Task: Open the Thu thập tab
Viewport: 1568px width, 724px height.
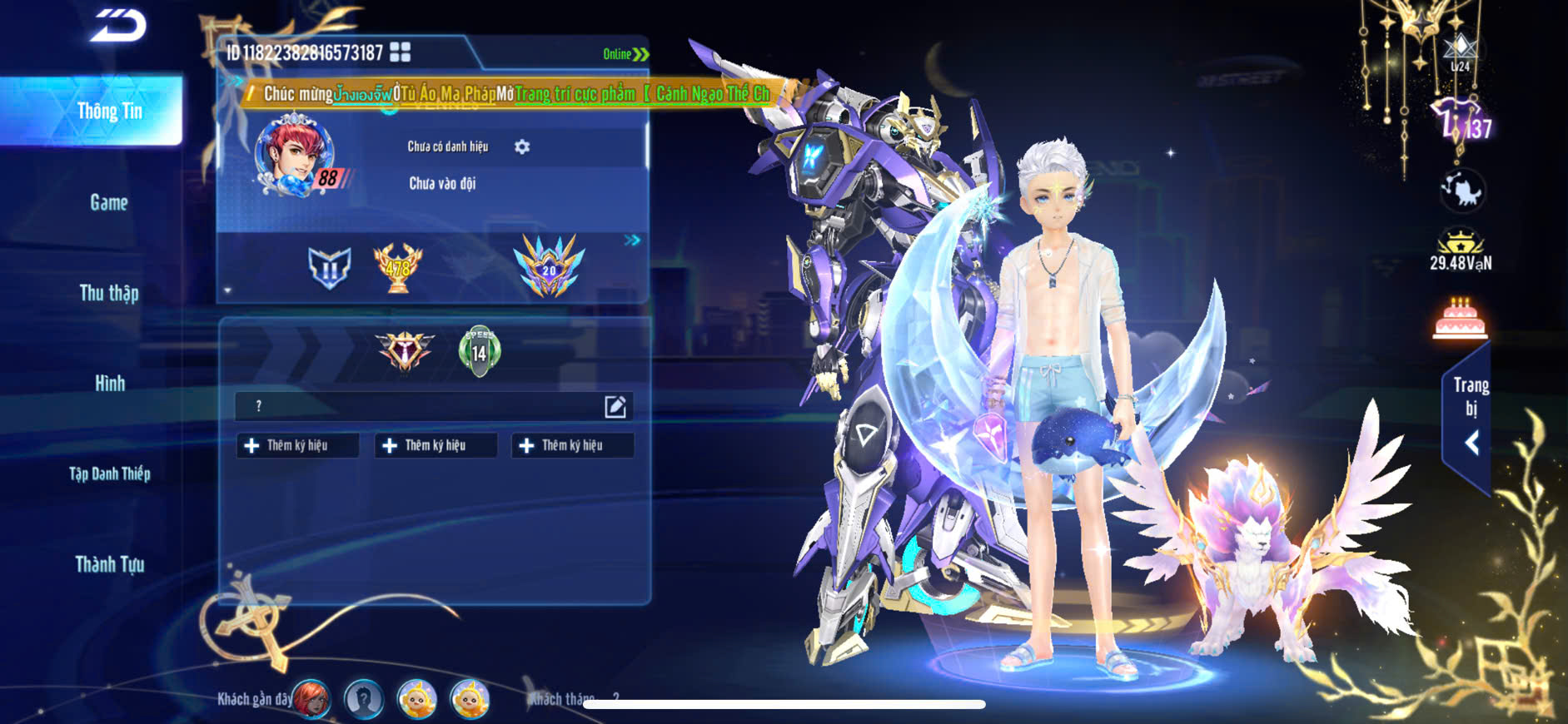Action: coord(109,293)
